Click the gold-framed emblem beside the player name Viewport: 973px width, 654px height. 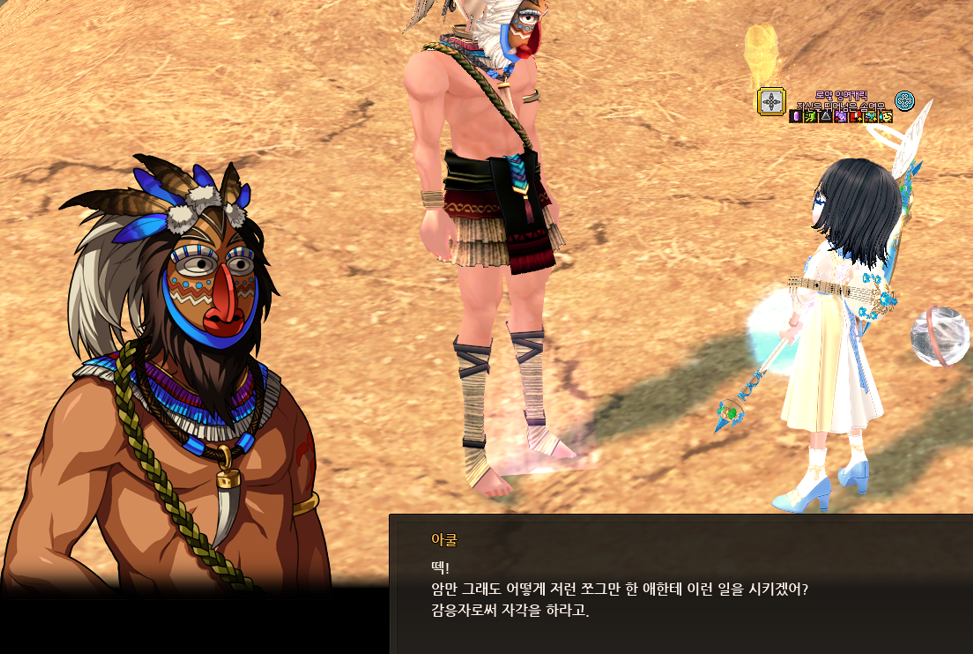[771, 101]
